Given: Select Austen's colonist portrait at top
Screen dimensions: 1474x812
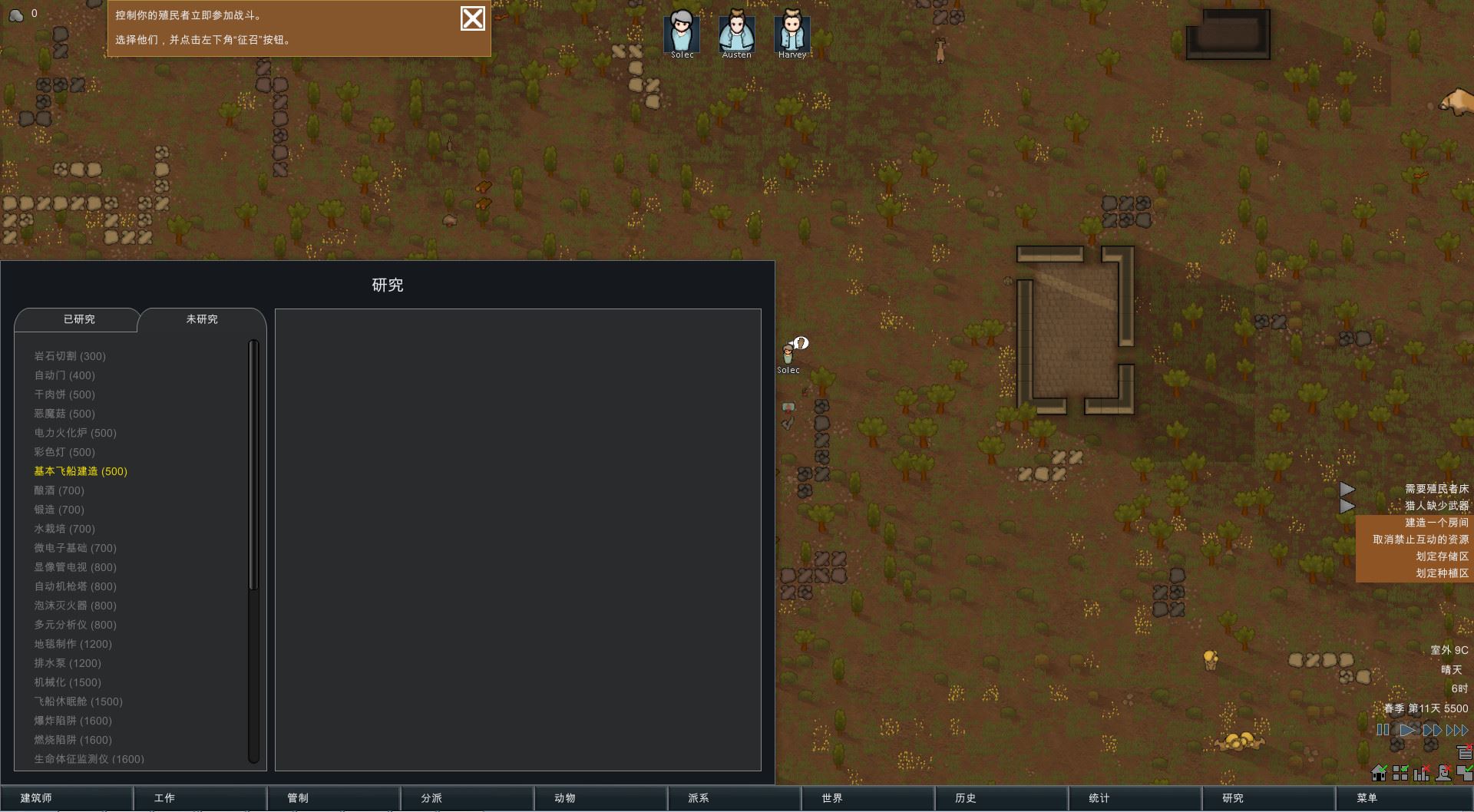Looking at the screenshot, I should click(736, 32).
